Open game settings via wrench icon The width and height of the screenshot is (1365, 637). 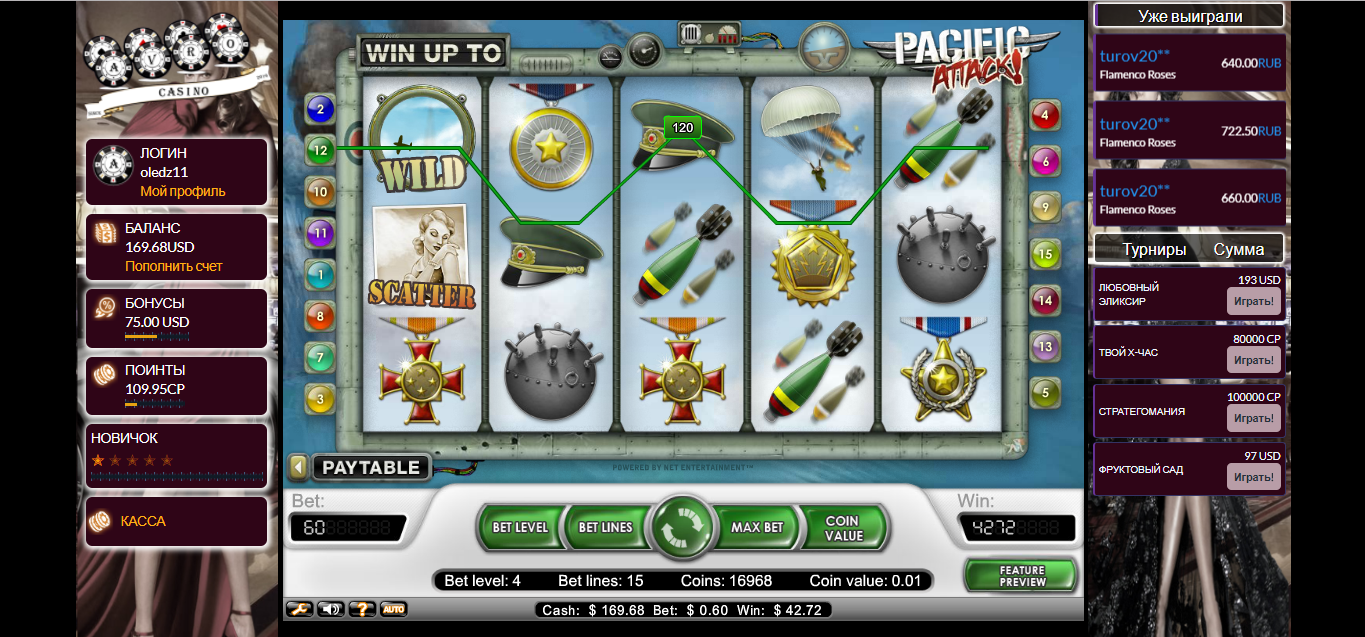click(x=299, y=609)
